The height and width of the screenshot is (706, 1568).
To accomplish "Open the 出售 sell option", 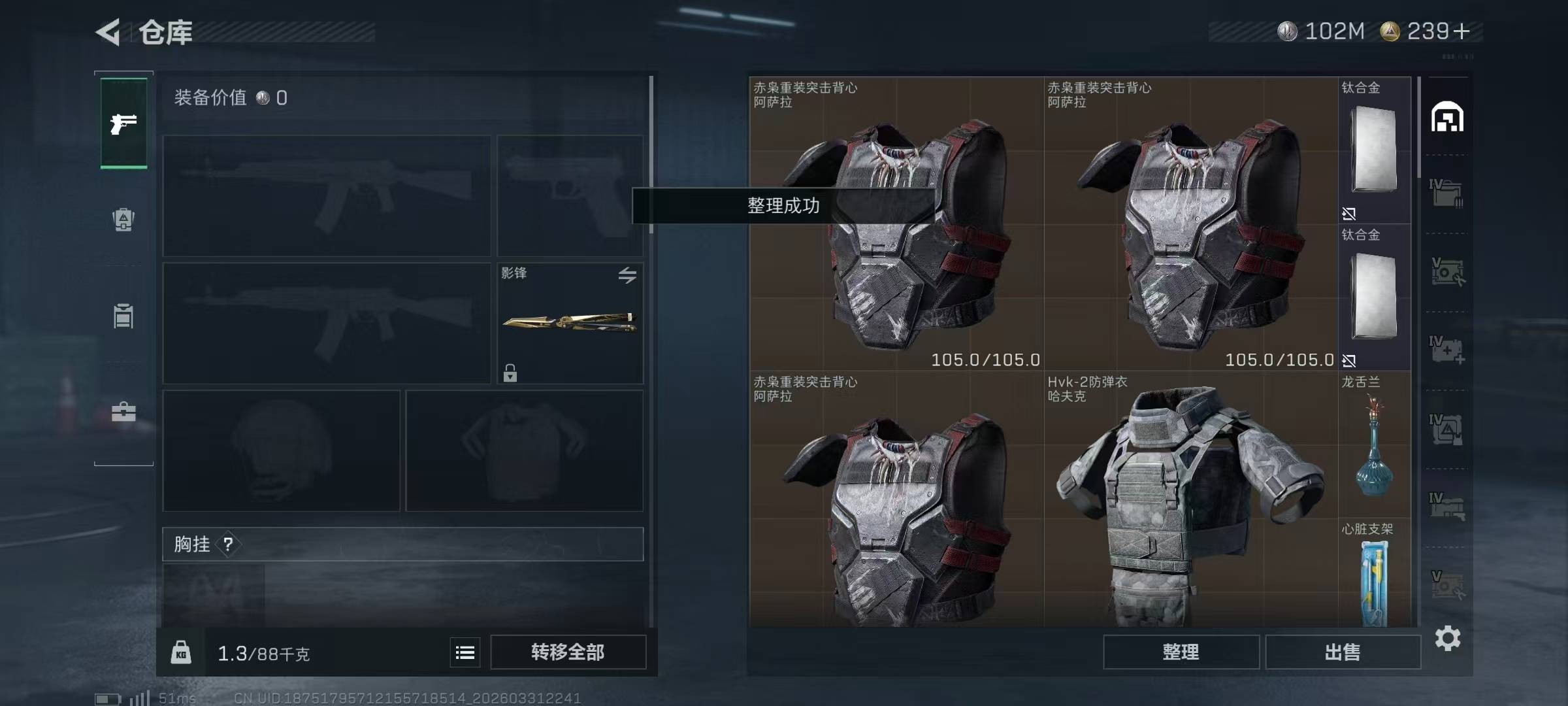I will pos(1343,652).
